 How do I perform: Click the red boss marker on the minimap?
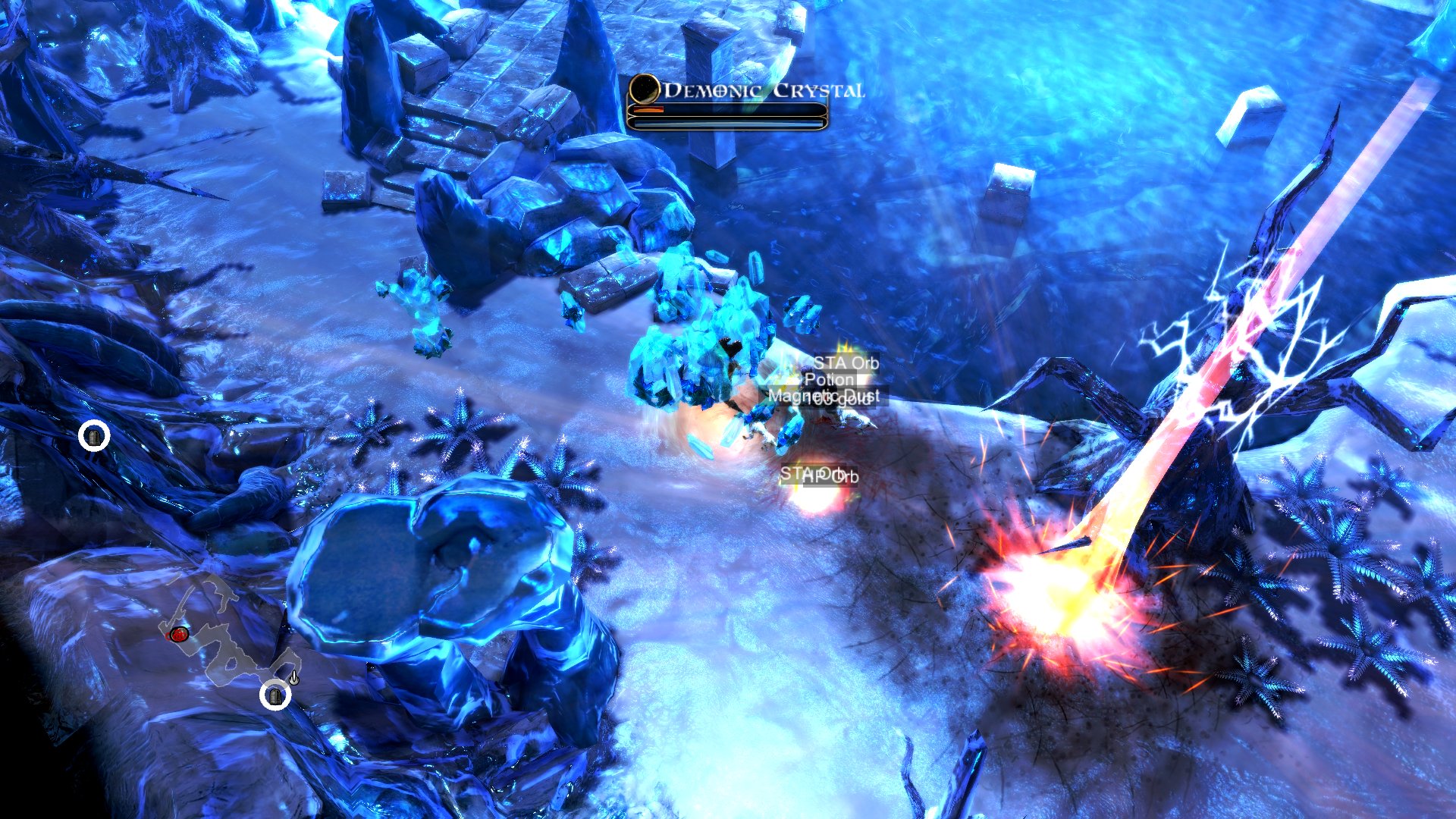(179, 634)
